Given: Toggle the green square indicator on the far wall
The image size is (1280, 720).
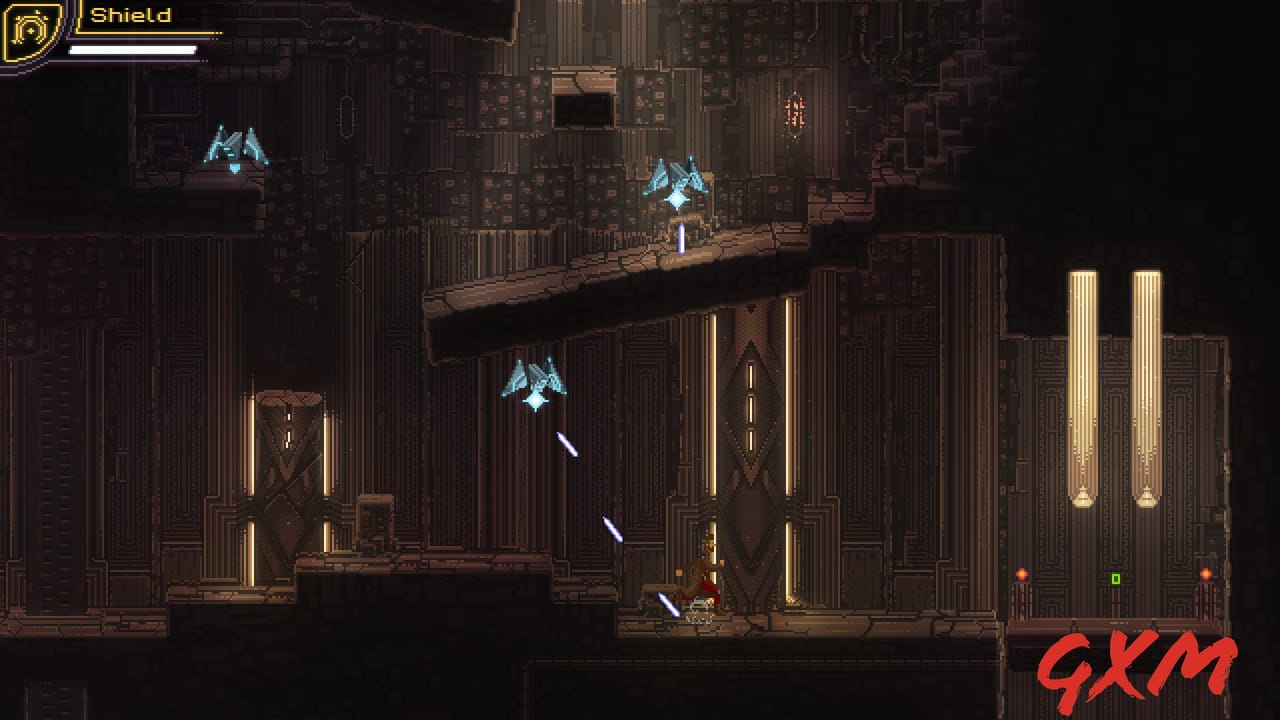Looking at the screenshot, I should [1116, 578].
